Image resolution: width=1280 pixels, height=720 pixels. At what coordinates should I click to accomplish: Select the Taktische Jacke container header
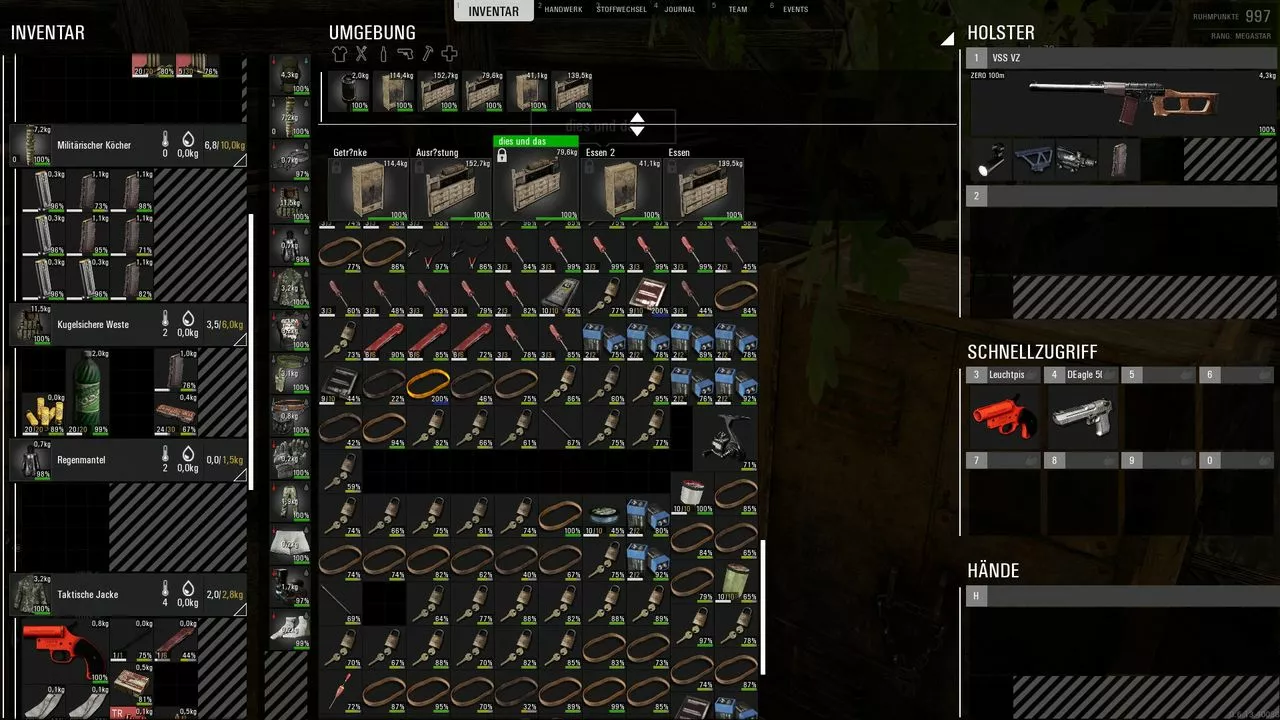128,594
